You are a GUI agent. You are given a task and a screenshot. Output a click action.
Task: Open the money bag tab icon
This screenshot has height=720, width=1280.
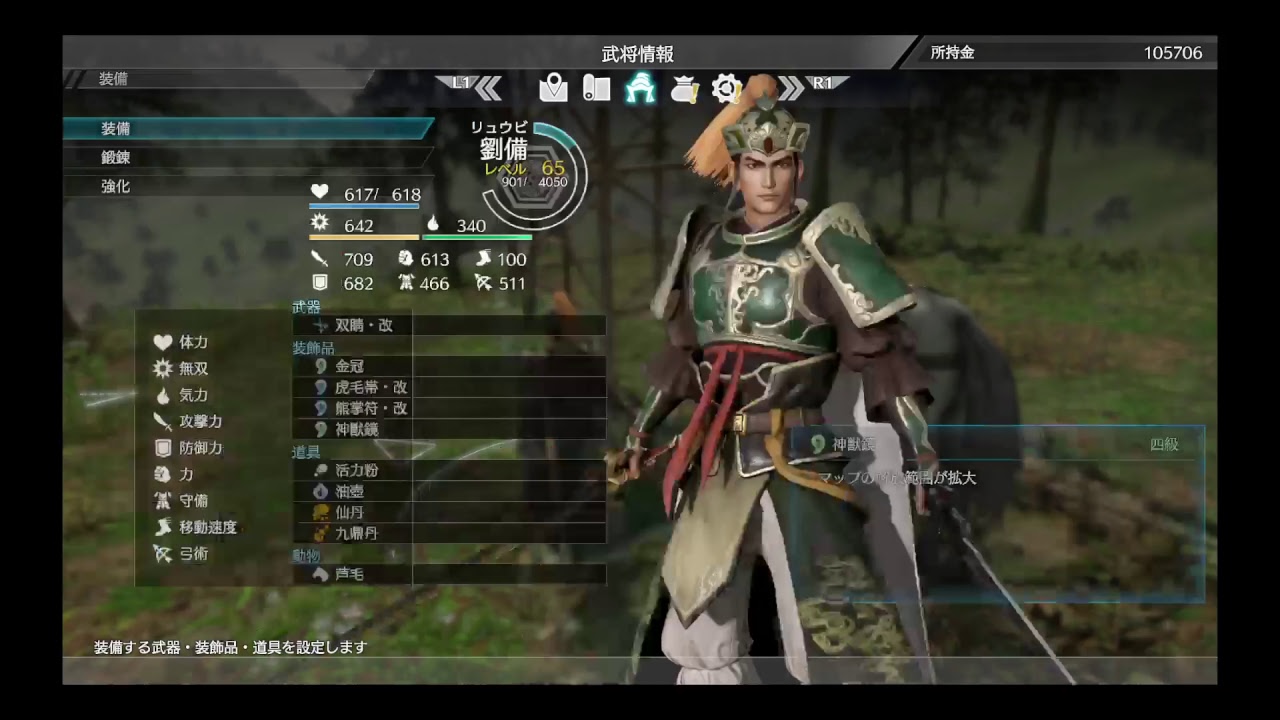[x=684, y=88]
